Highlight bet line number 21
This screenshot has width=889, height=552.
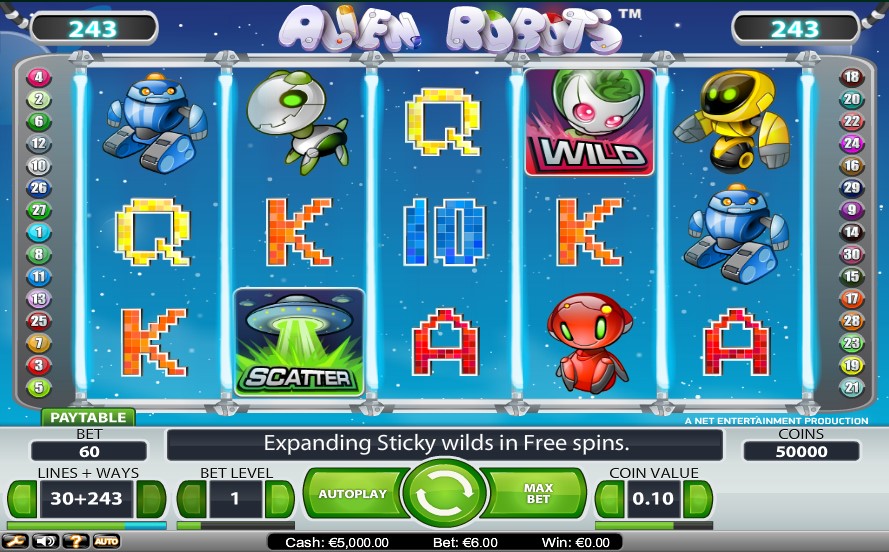point(851,387)
